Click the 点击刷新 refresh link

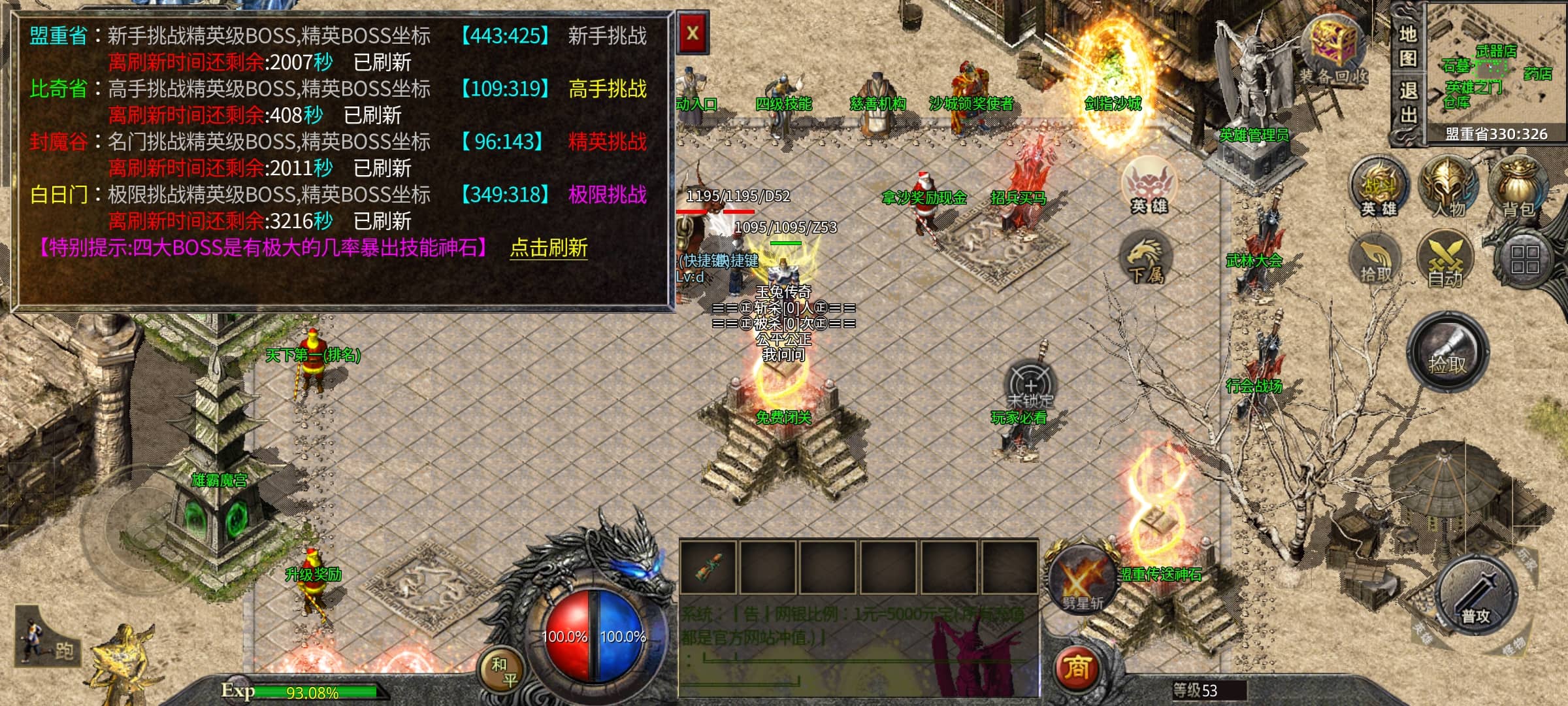pyautogui.click(x=548, y=248)
